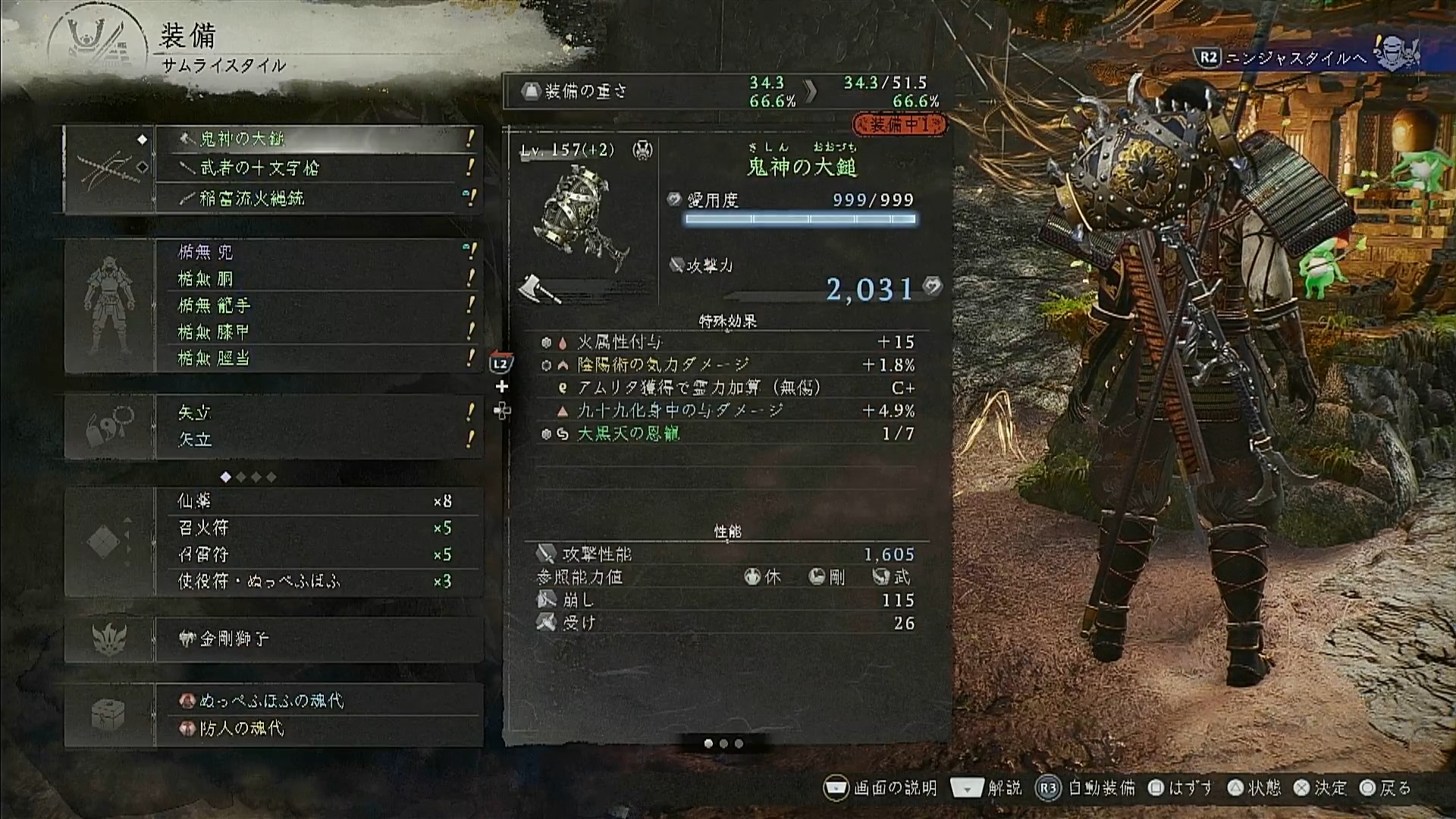Select the 仙薬 elixir shortcut item

tap(318, 501)
